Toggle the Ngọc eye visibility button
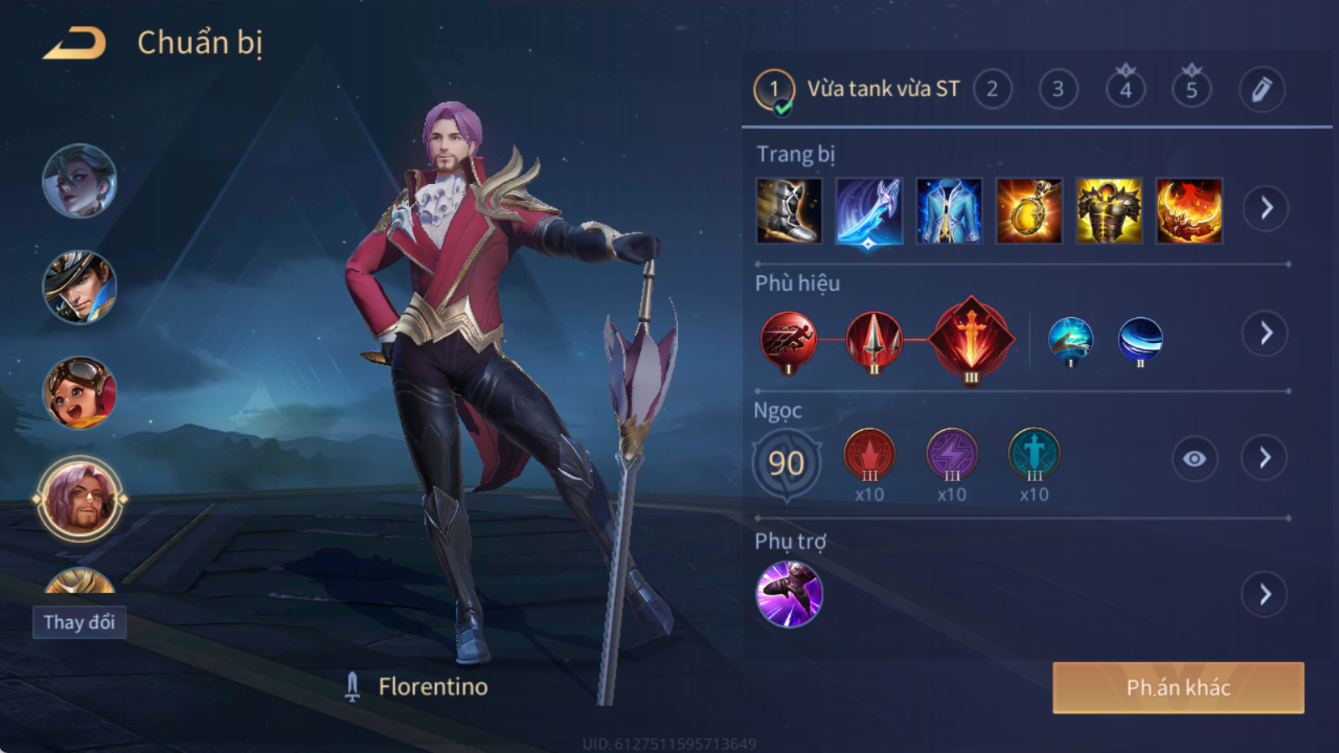The image size is (1339, 753). coord(1194,459)
